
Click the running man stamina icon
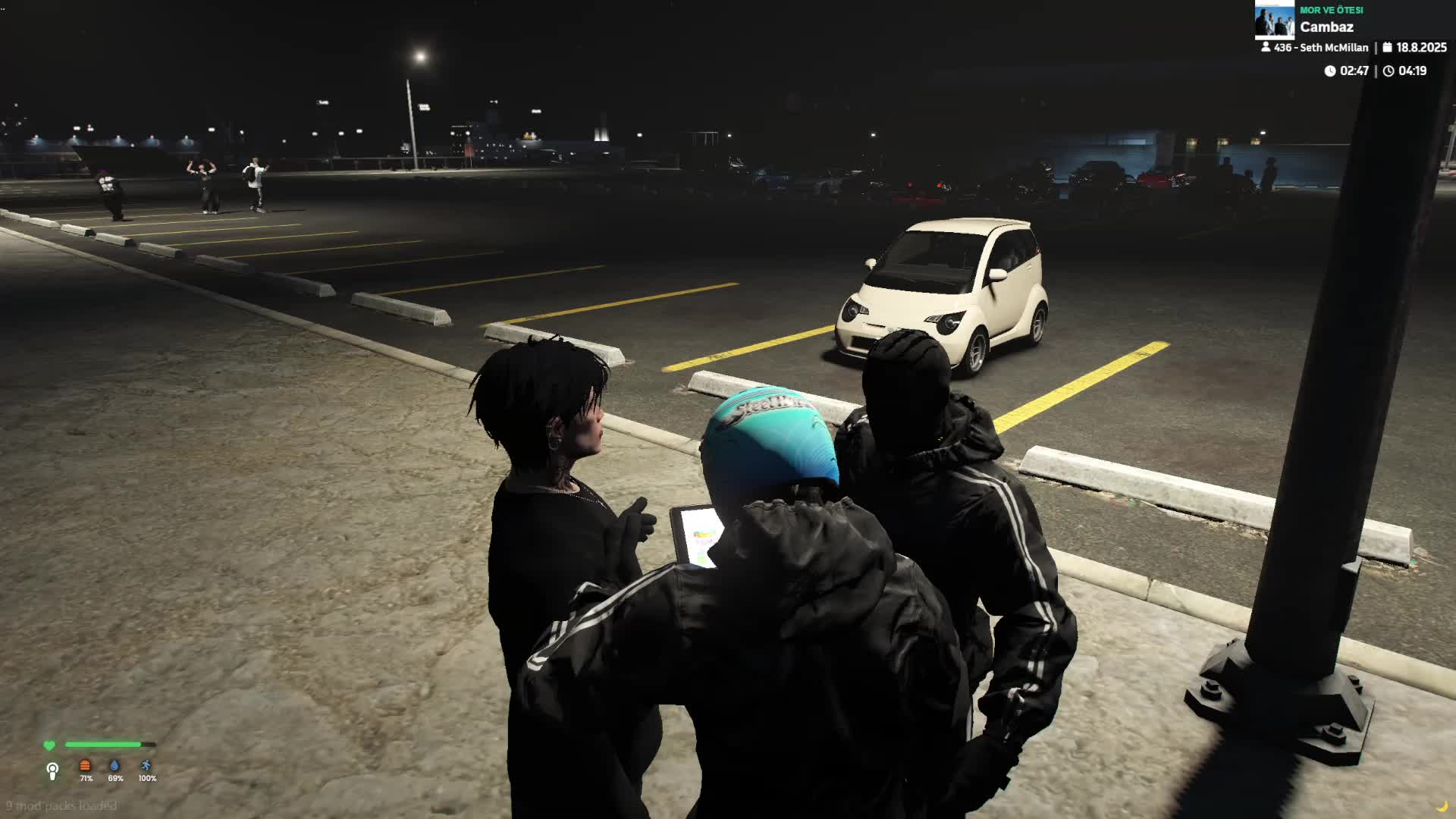146,766
